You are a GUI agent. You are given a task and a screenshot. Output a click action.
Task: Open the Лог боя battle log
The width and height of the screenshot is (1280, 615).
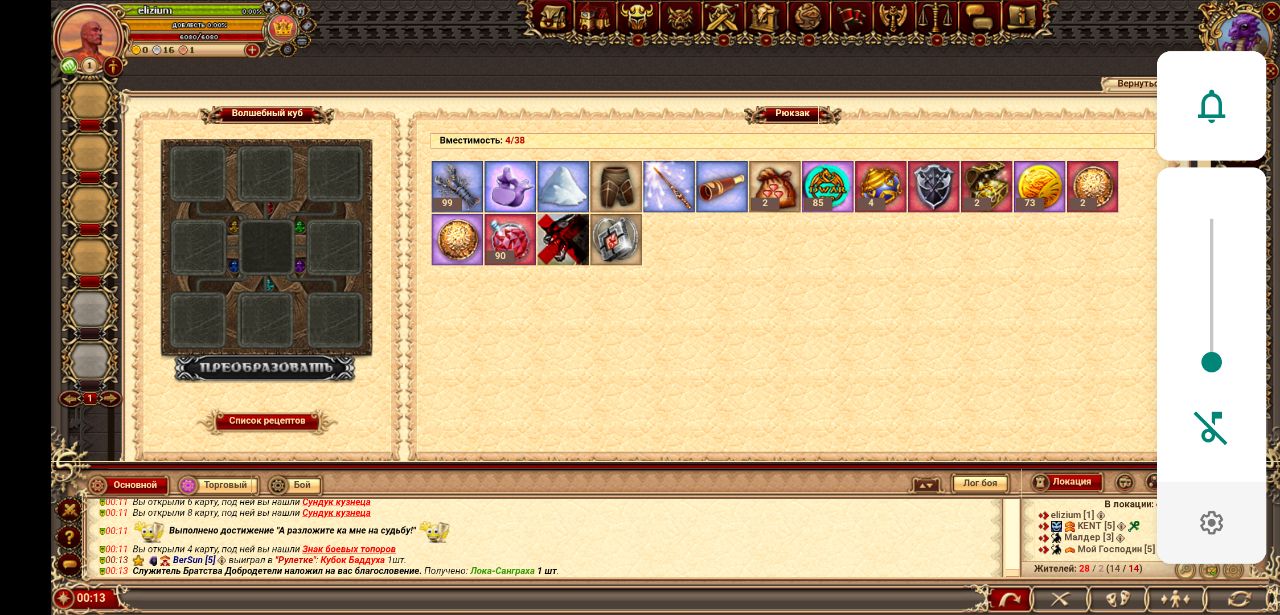[980, 484]
